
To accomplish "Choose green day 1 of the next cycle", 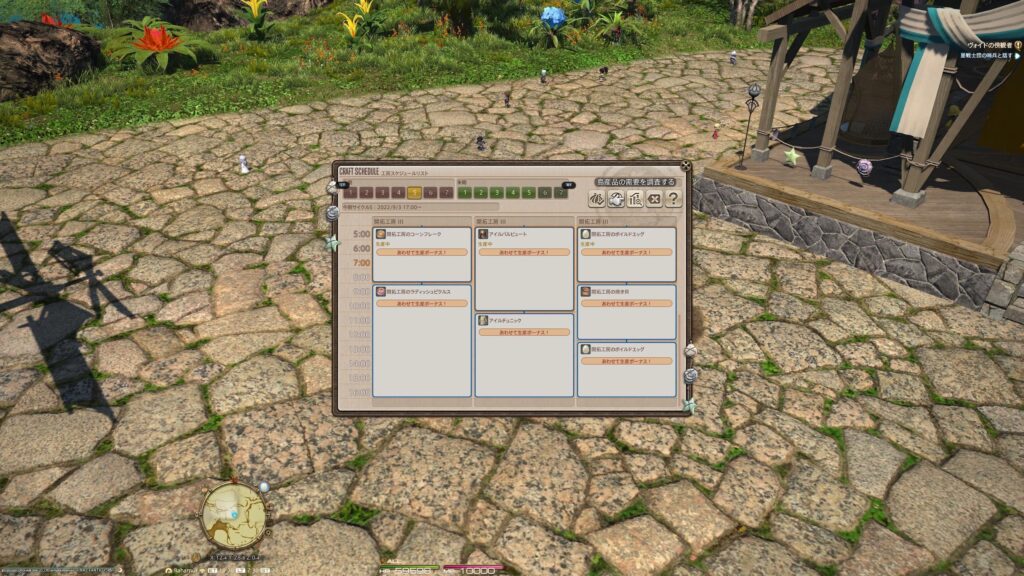I will 464,193.
